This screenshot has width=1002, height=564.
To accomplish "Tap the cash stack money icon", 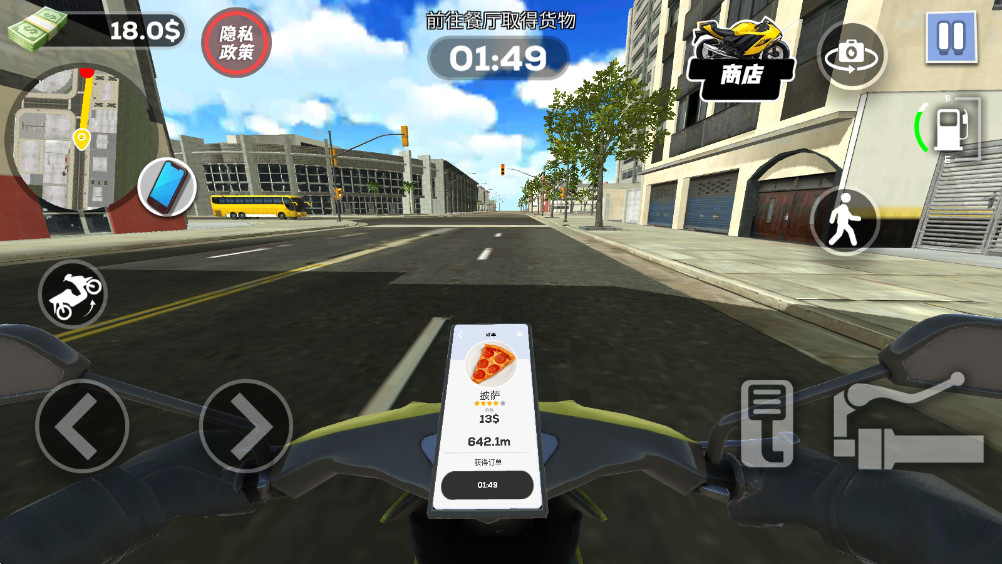I will point(37,30).
